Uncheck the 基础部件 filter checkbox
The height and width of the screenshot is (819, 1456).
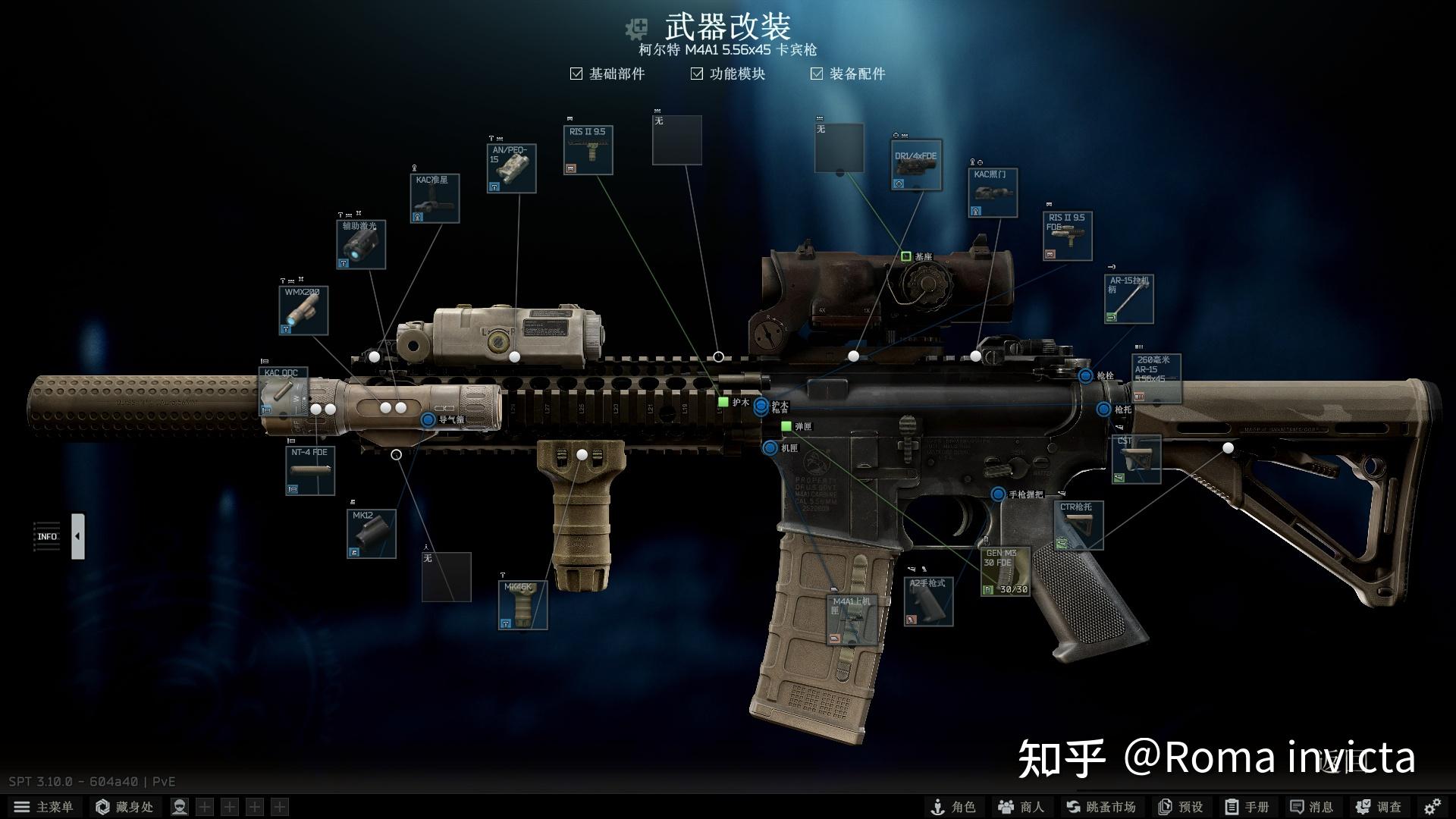576,74
